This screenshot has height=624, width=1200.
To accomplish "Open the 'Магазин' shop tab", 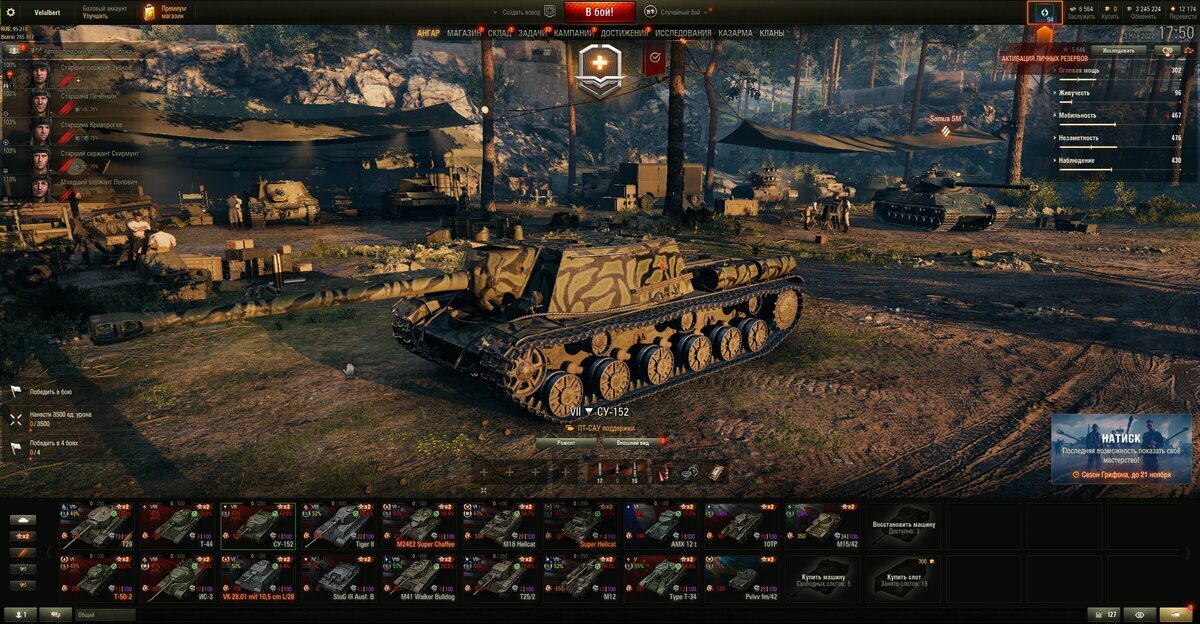I will (x=463, y=33).
